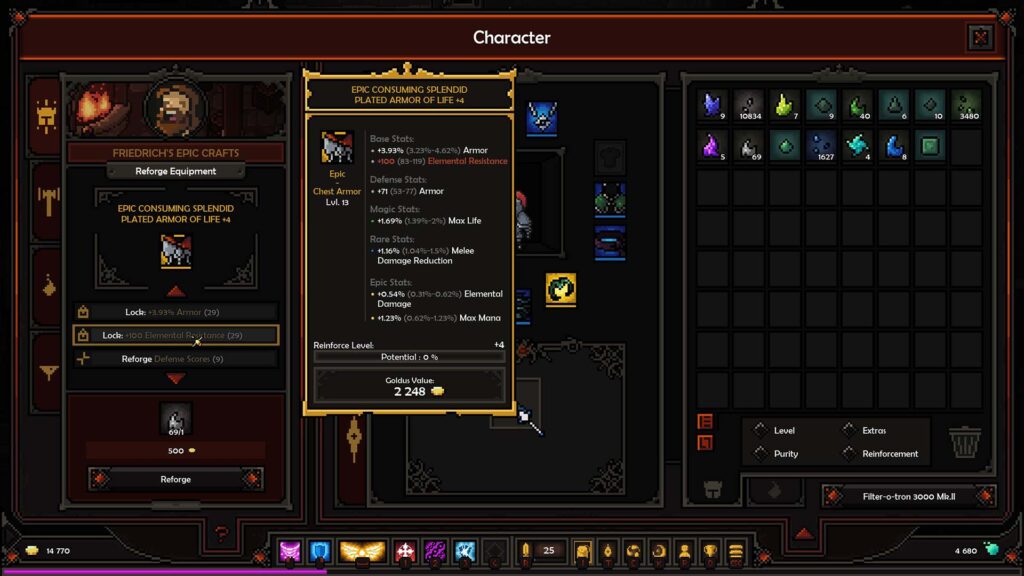Click the trash can icon

pyautogui.click(x=963, y=441)
